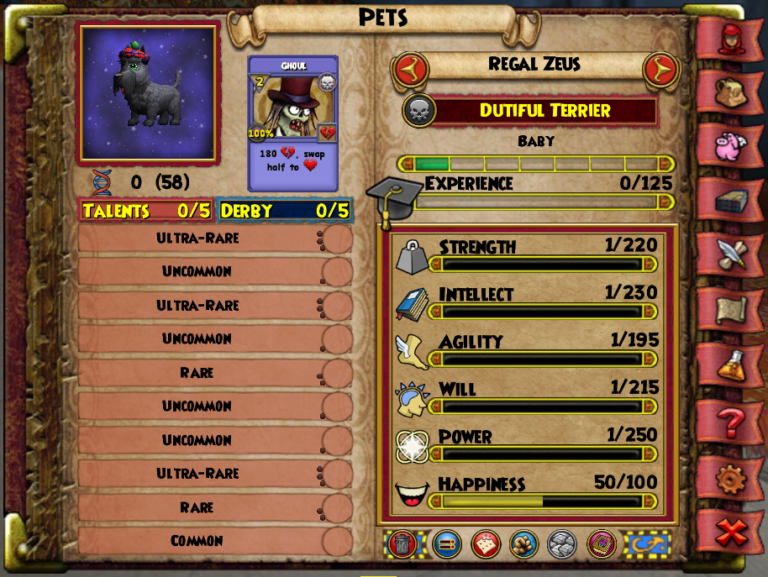Viewport: 768px width, 577px height.
Task: Select the pink flying pig pets tab
Action: click(x=729, y=146)
